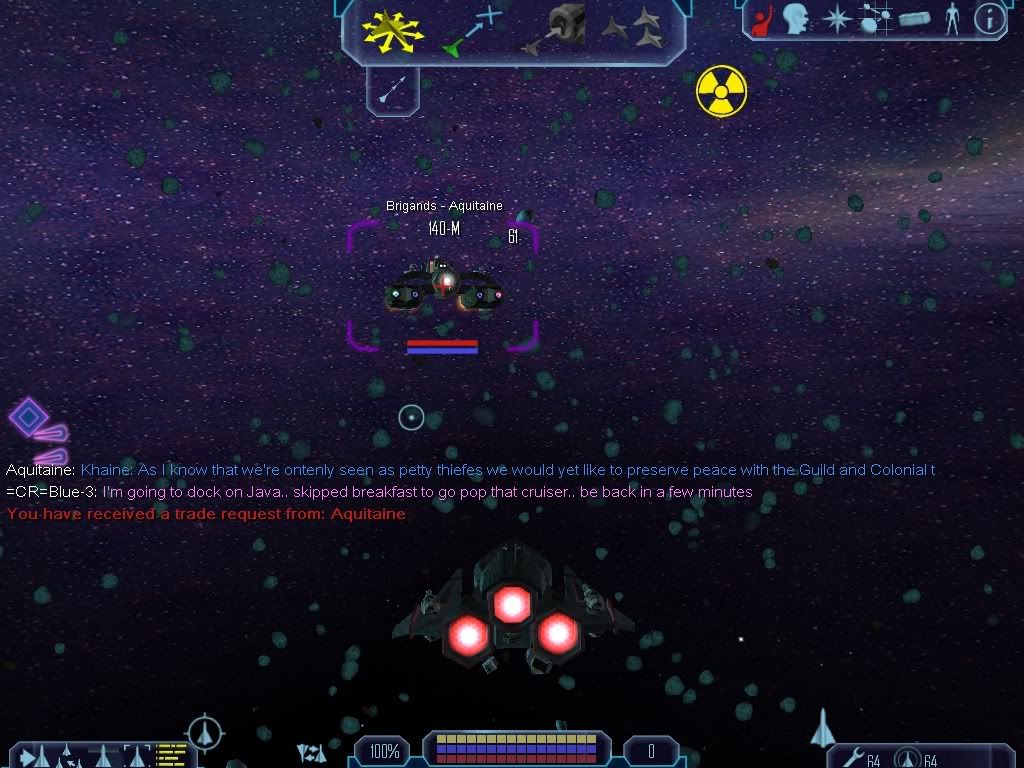Show the node-and-grid icon panel

pos(875,20)
